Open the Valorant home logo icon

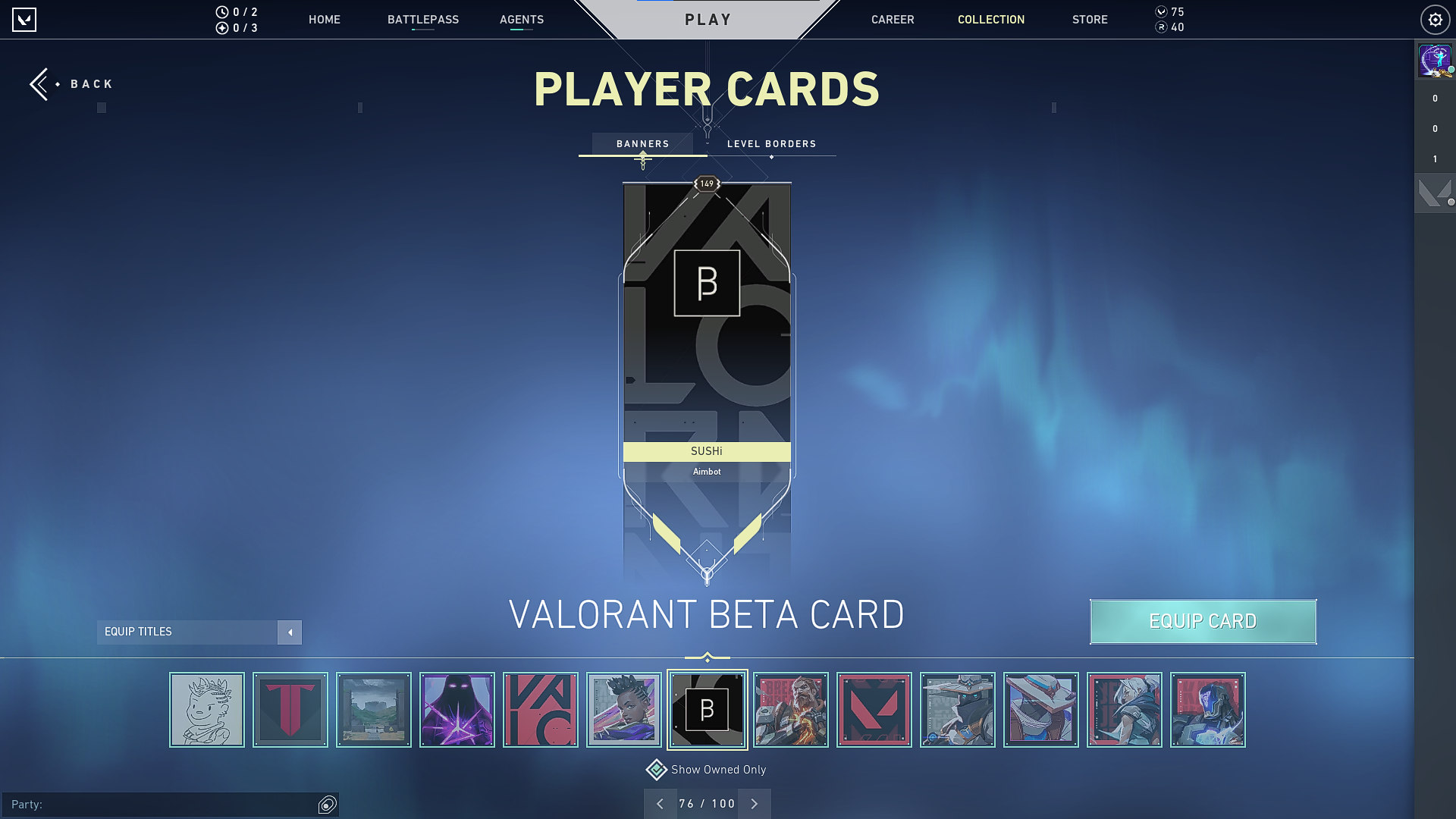tap(25, 19)
